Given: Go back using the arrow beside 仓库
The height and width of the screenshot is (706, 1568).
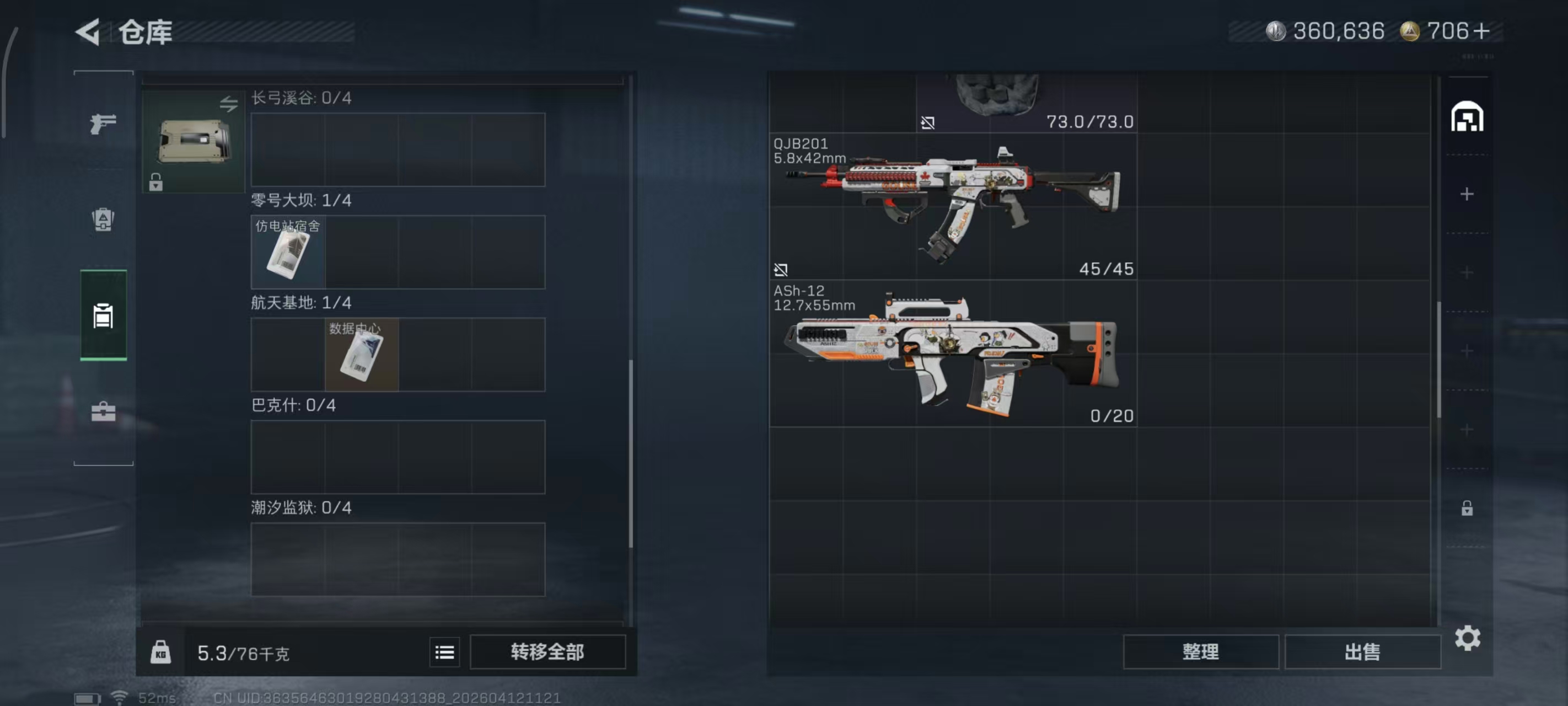Looking at the screenshot, I should [x=88, y=31].
